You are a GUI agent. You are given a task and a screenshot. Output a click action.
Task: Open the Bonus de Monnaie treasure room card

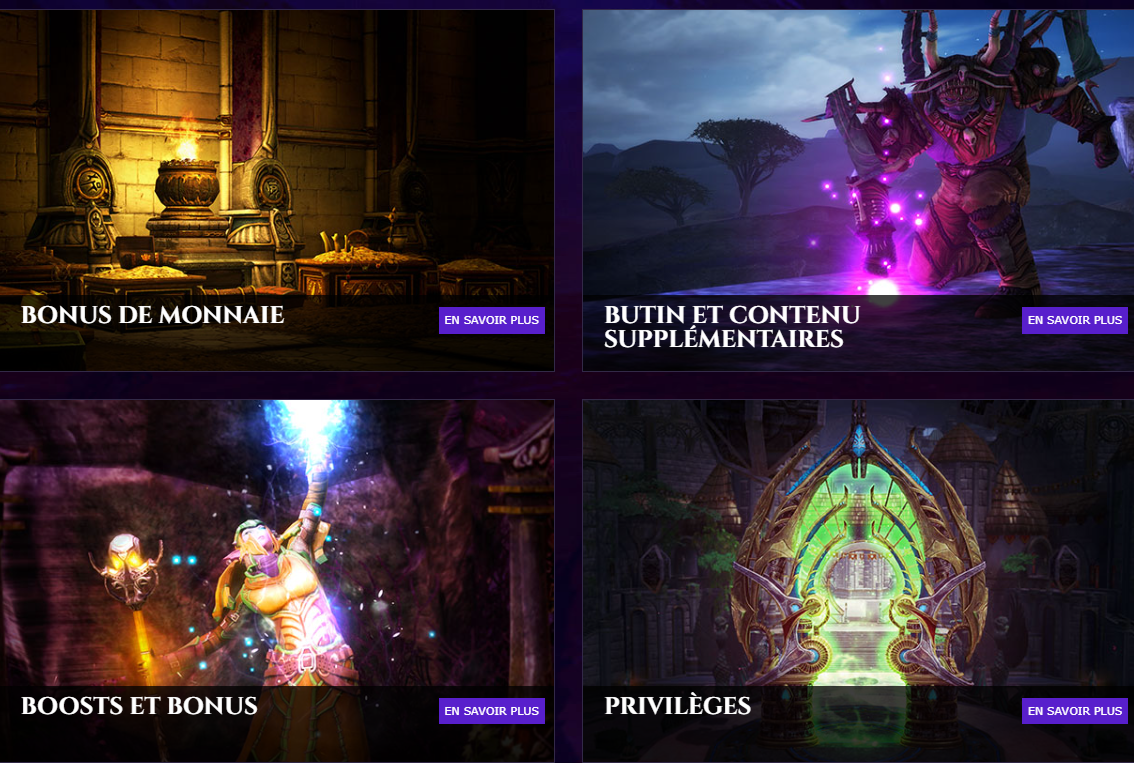click(276, 160)
